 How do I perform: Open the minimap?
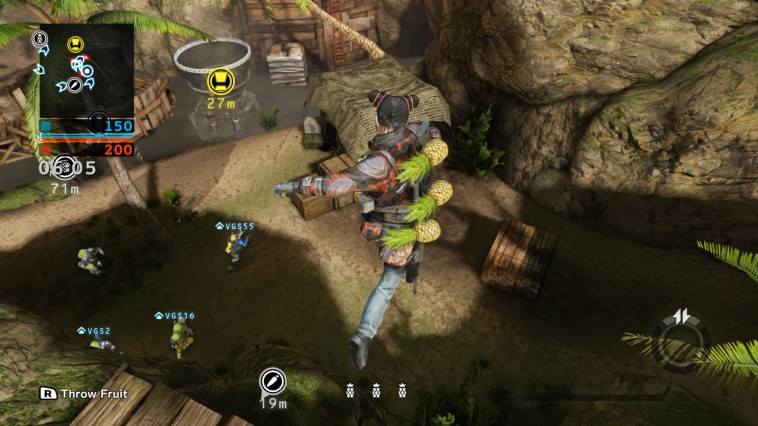[86, 71]
